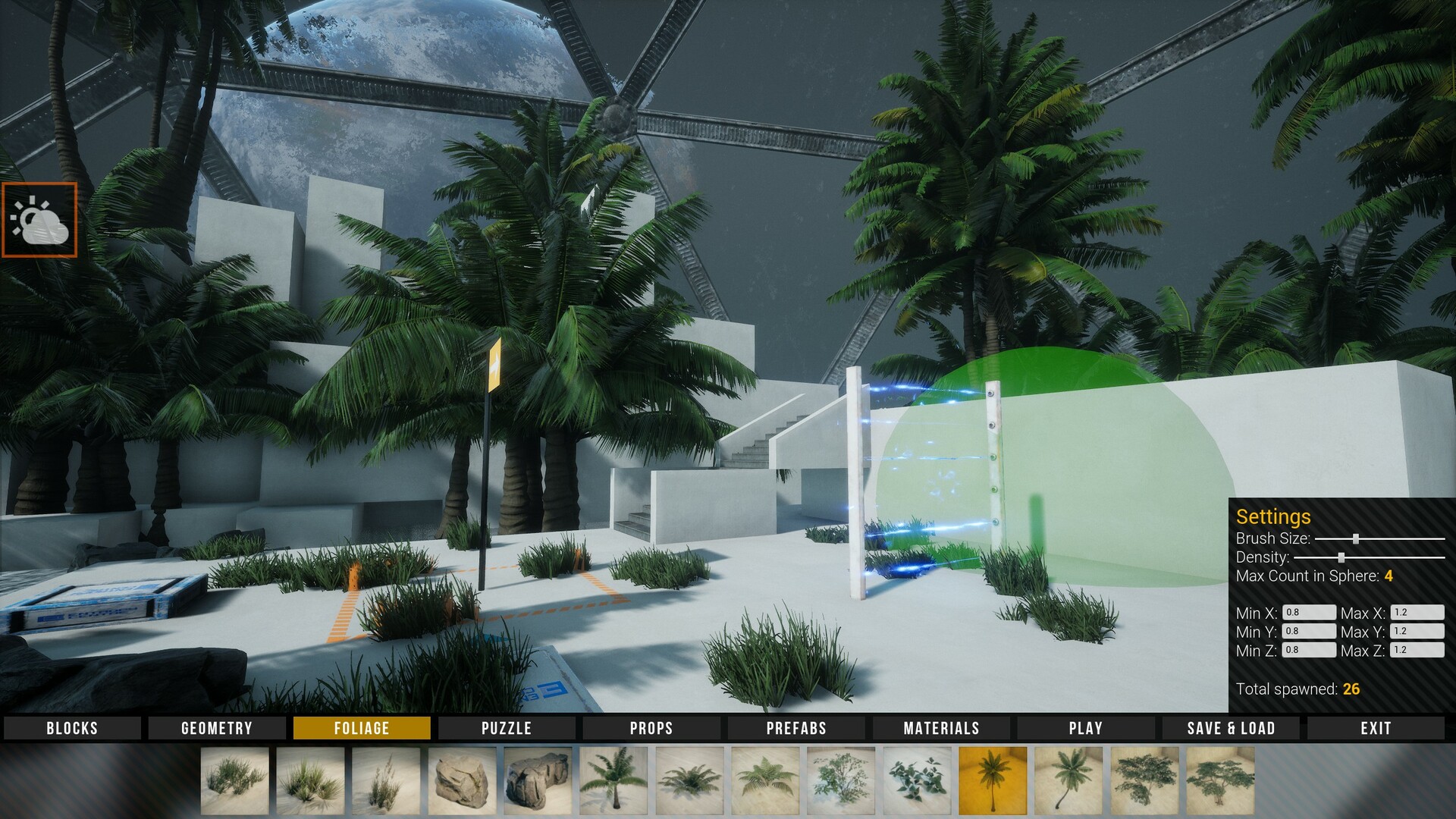This screenshot has width=1456, height=819.
Task: Switch to the BLOCKS tab
Action: coord(71,728)
